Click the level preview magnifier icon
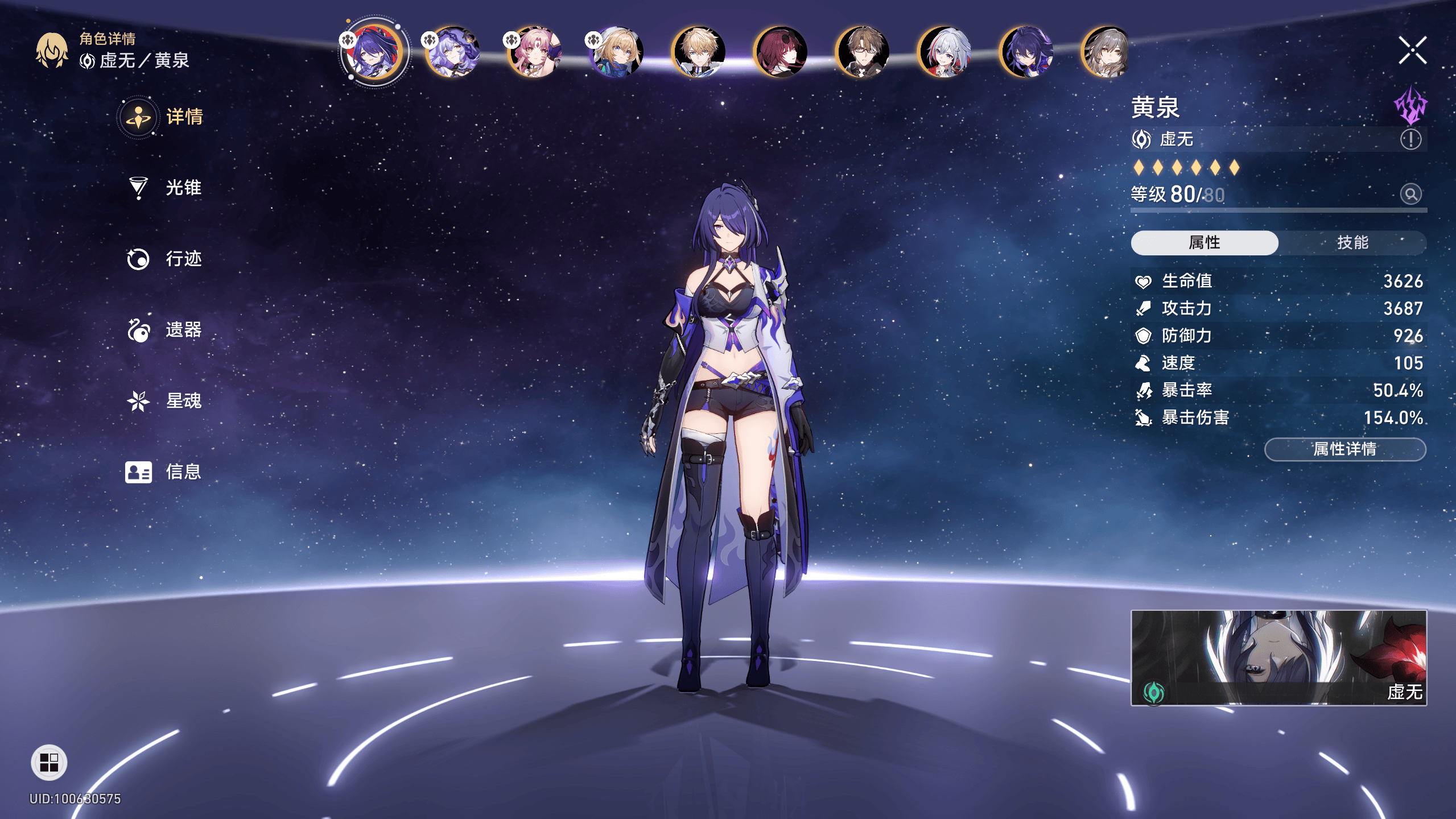The height and width of the screenshot is (819, 1456). click(x=1410, y=195)
